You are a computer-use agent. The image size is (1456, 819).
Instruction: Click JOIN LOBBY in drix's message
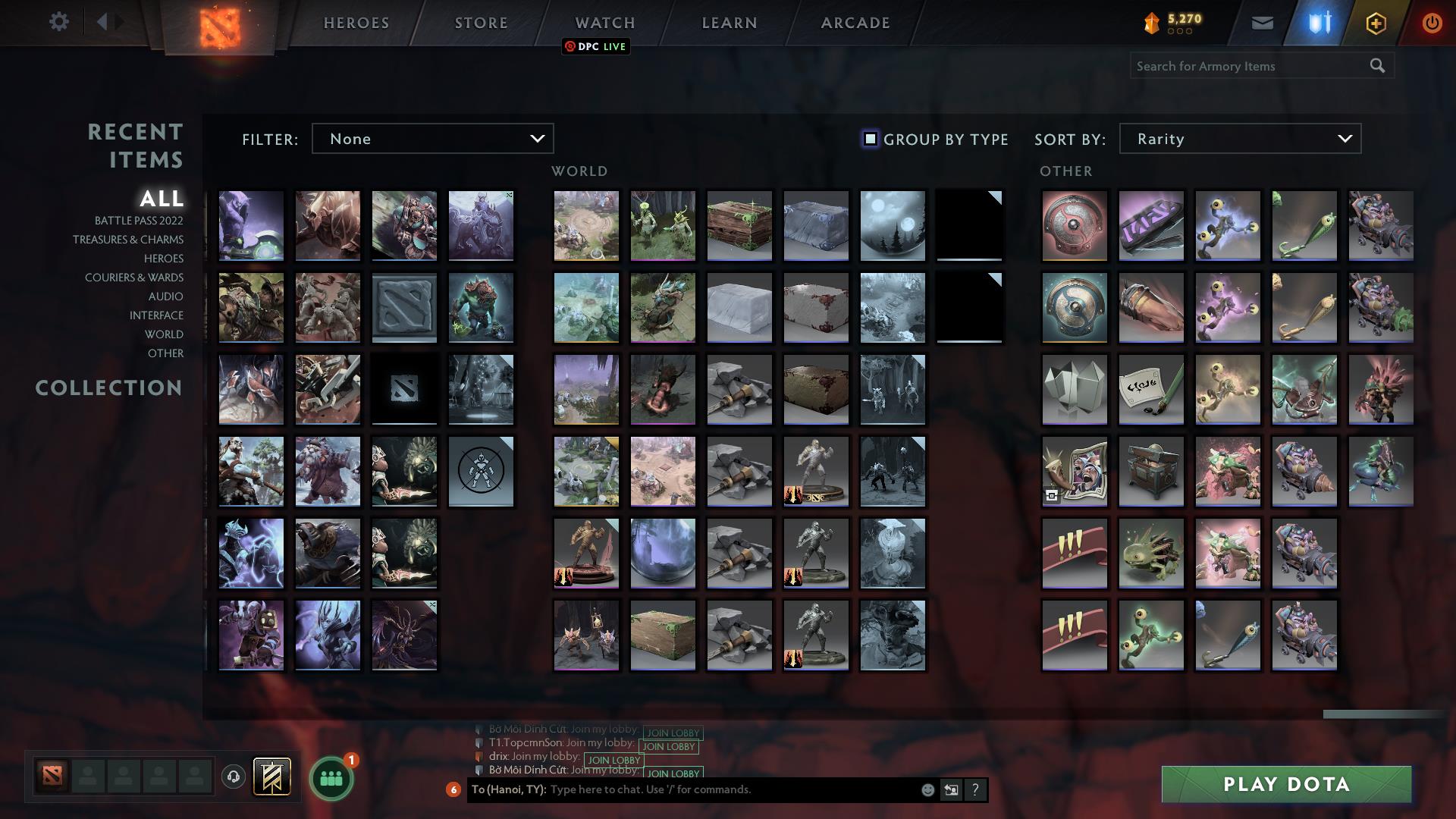coord(613,760)
